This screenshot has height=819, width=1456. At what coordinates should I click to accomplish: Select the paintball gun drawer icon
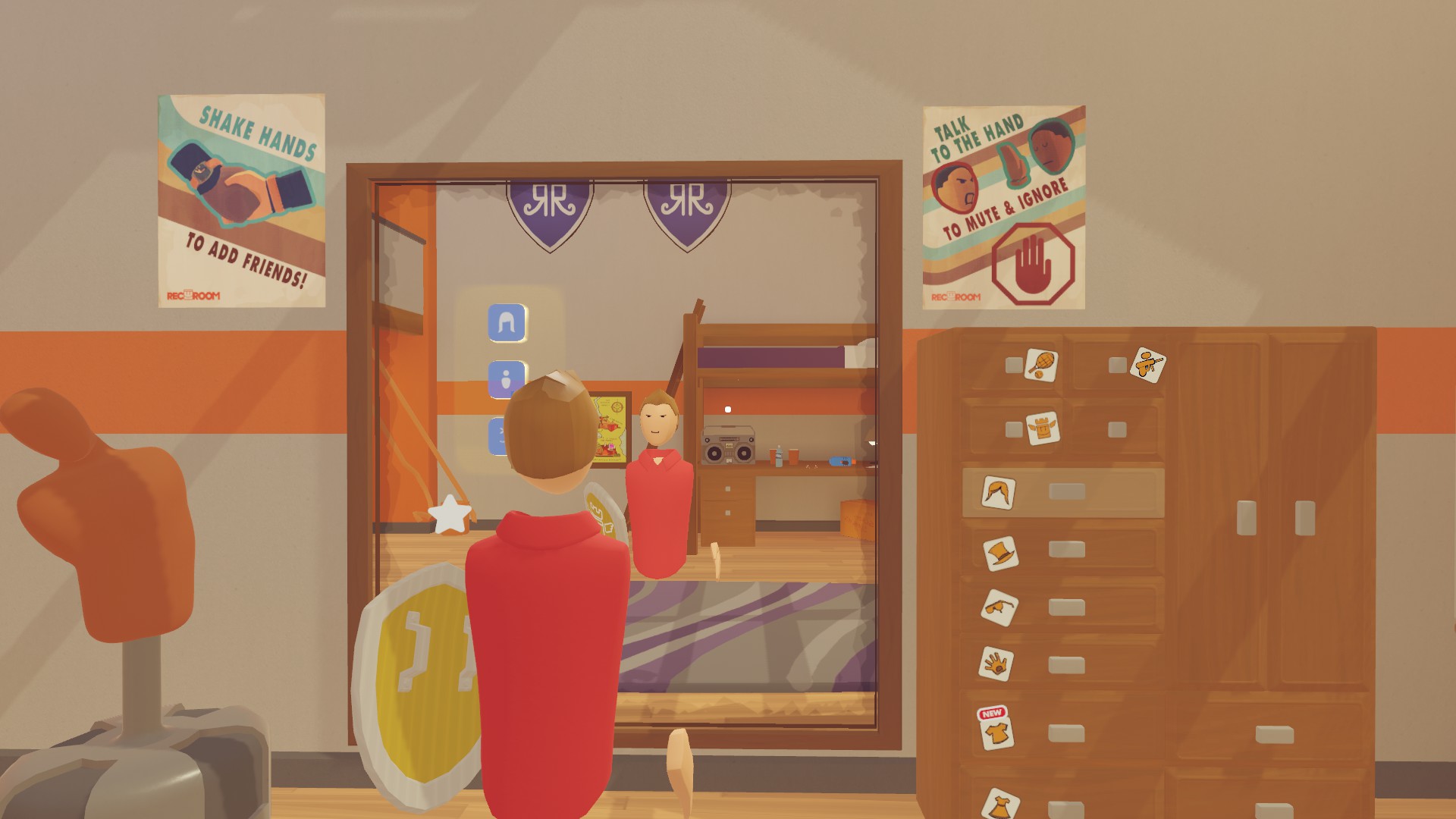[x=1149, y=366]
